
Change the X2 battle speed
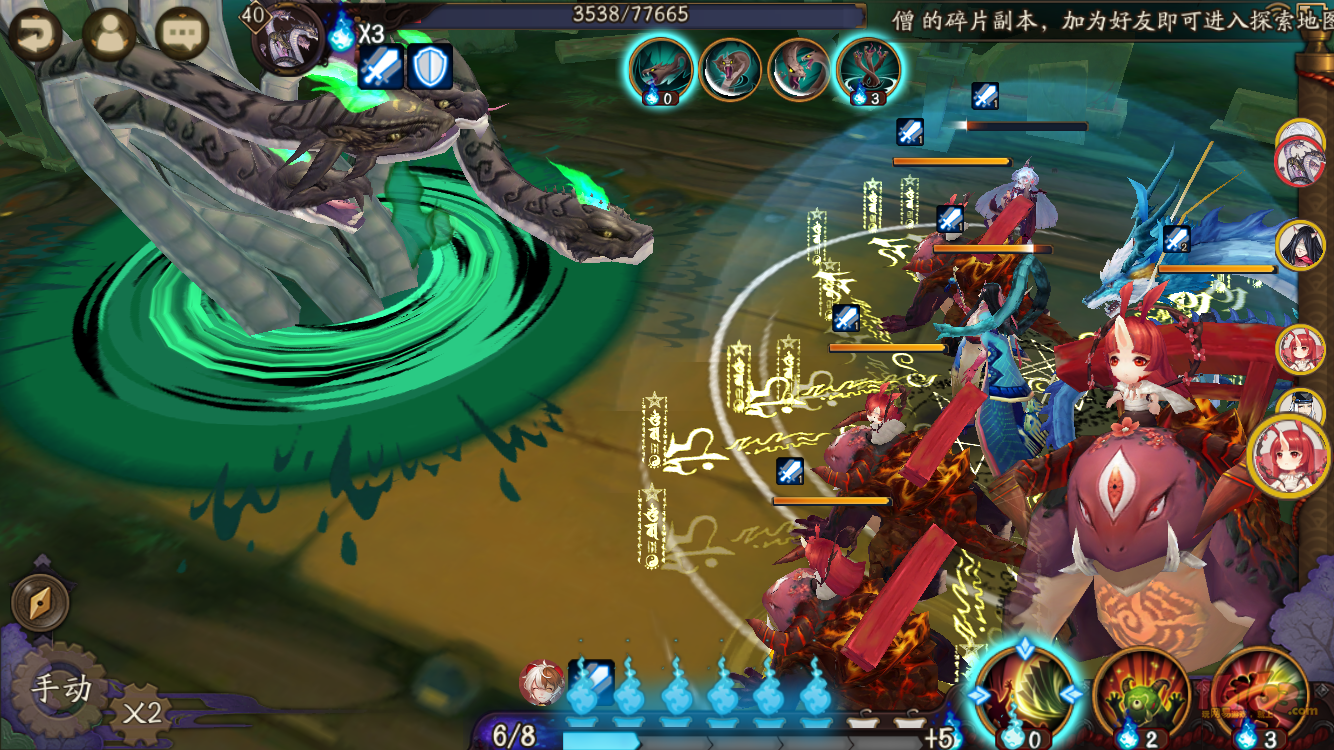click(x=142, y=712)
